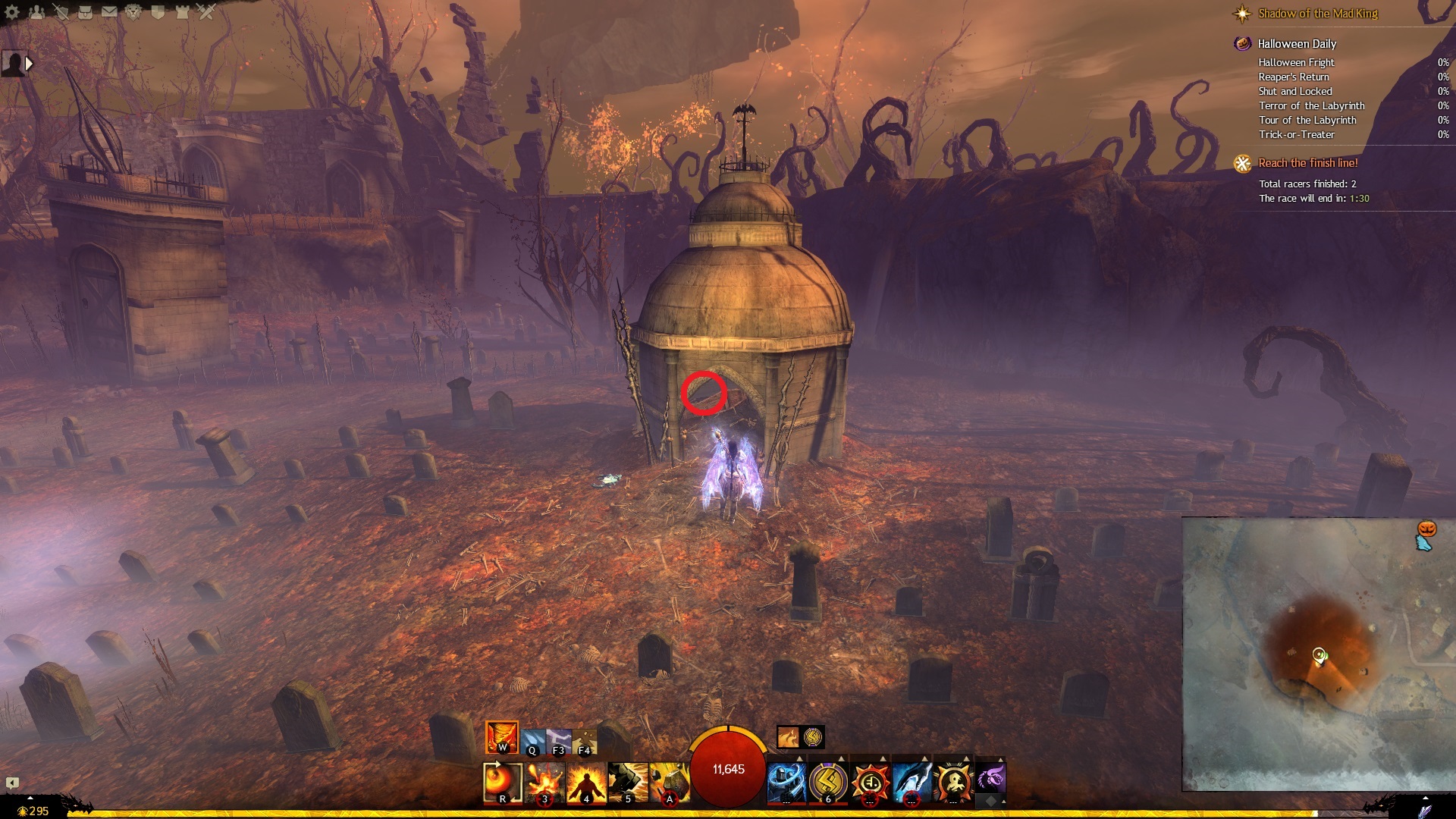Switch to air attunement
This screenshot has width=1456, height=819.
[559, 739]
